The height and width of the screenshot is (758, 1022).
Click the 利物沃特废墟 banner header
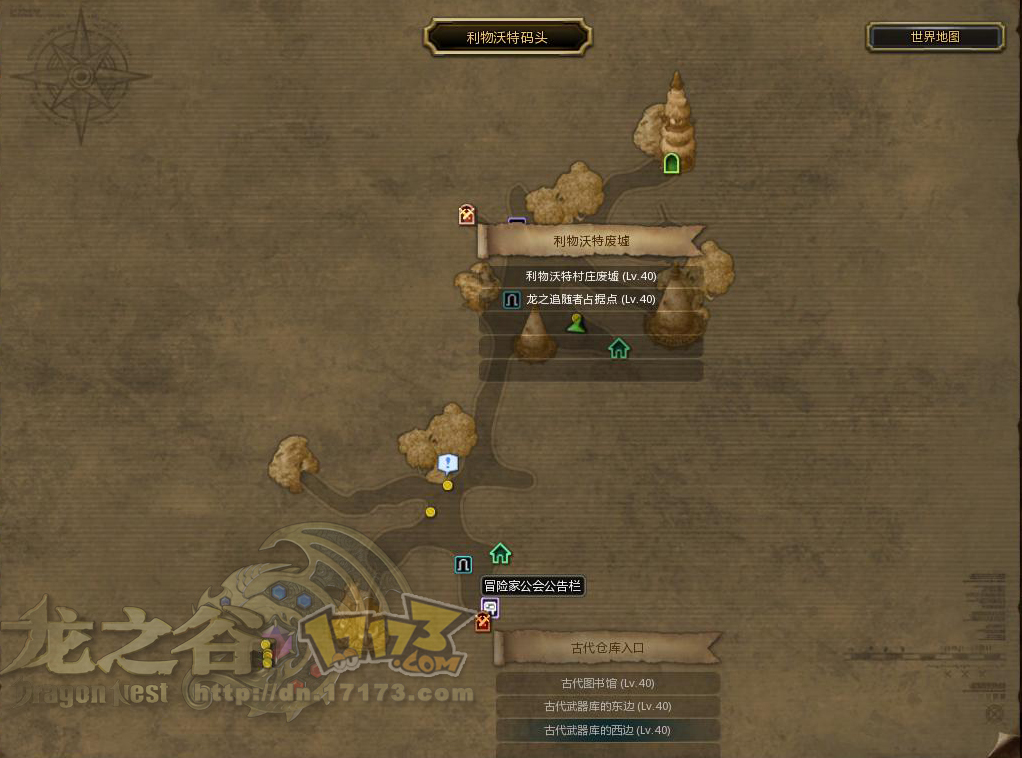592,241
